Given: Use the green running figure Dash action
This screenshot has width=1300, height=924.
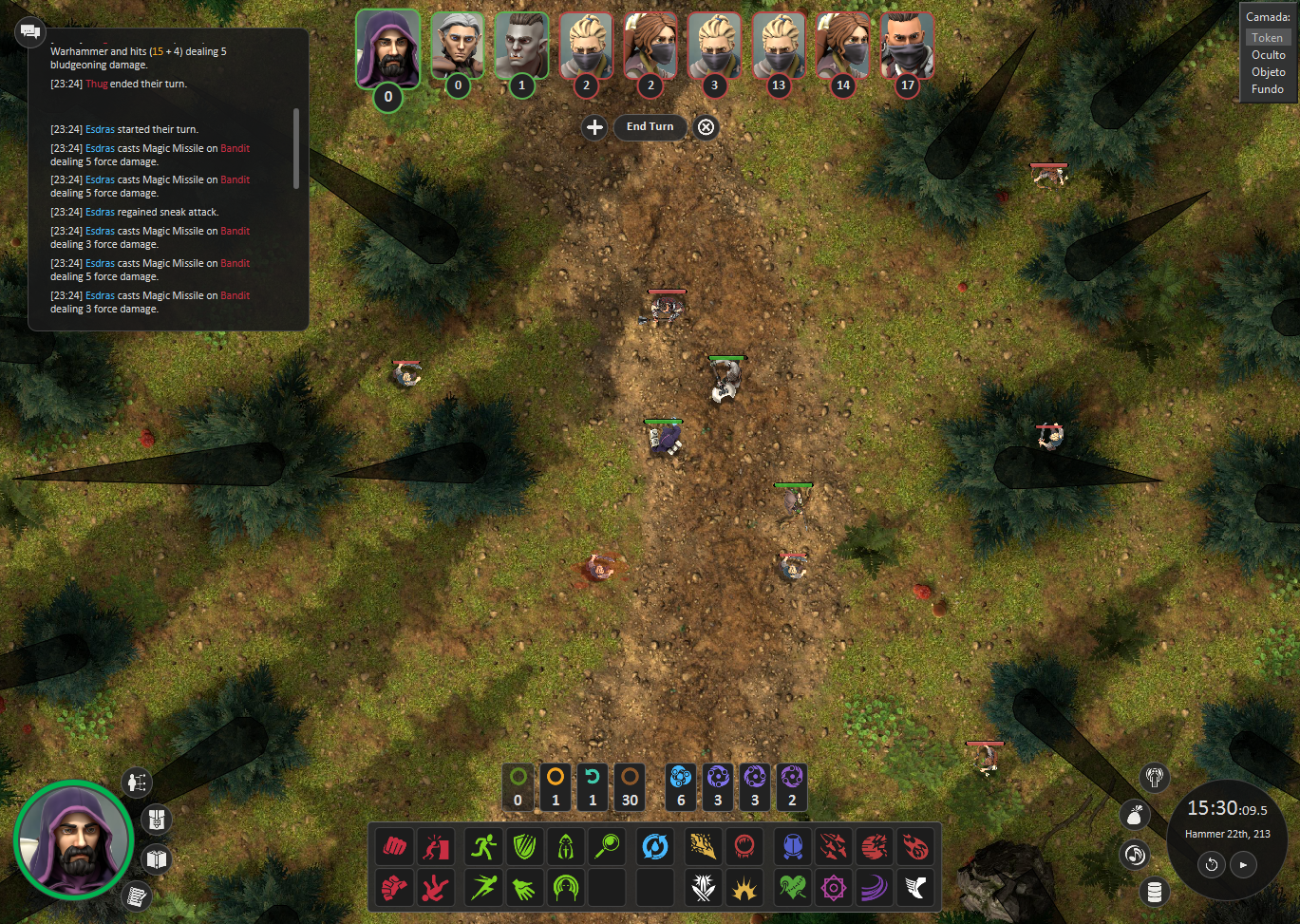Looking at the screenshot, I should (x=484, y=845).
